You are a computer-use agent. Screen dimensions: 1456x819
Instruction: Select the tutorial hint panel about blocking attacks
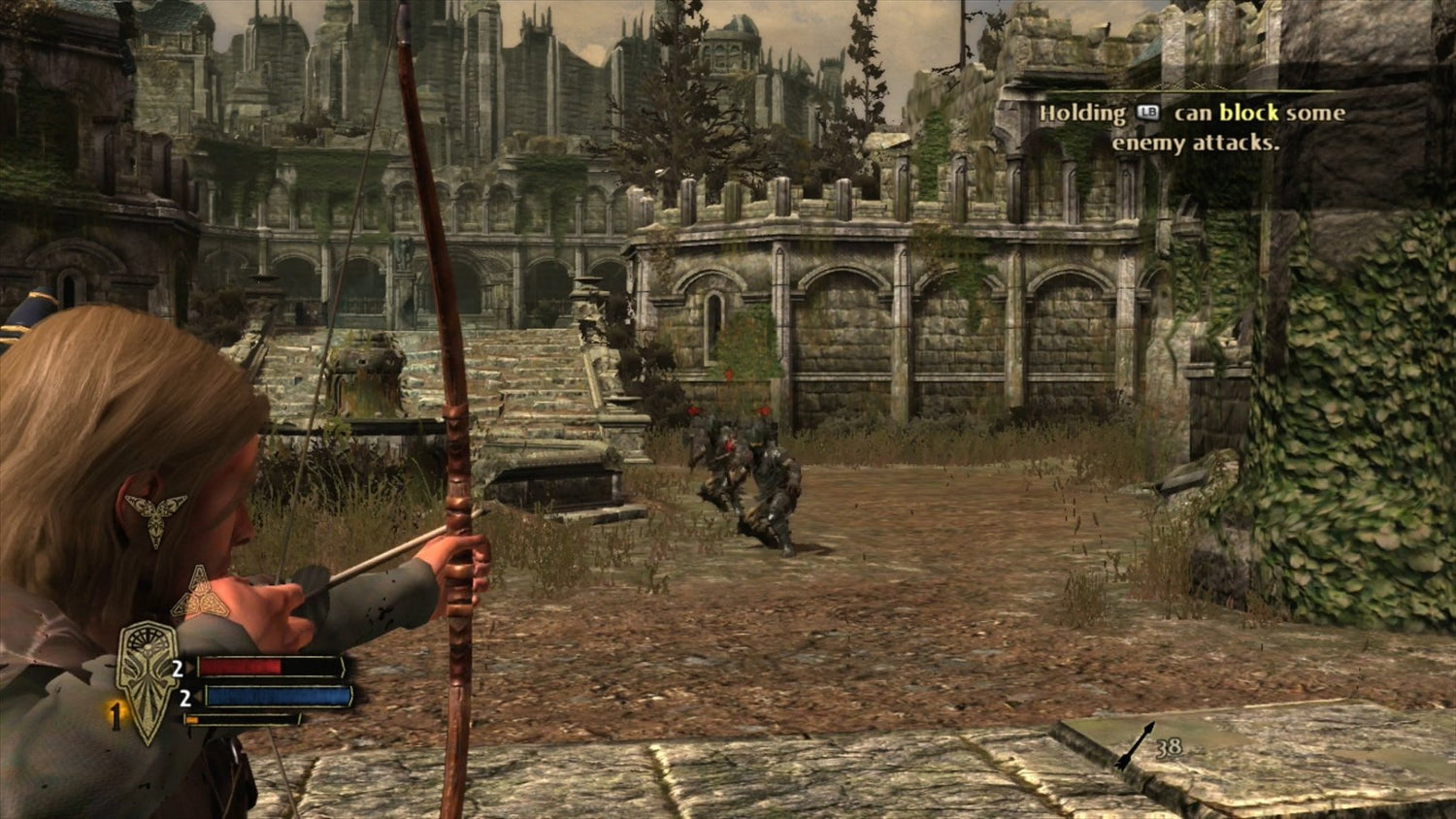click(x=1192, y=127)
